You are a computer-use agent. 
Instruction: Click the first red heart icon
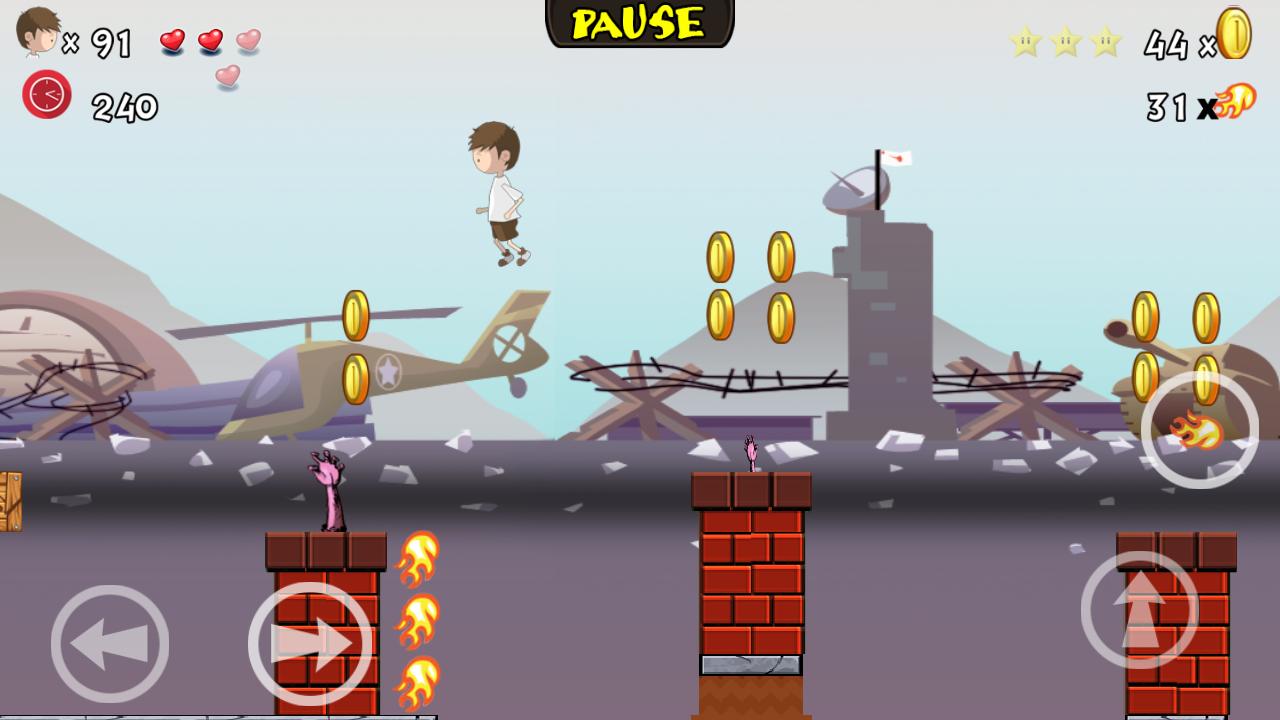pos(173,40)
